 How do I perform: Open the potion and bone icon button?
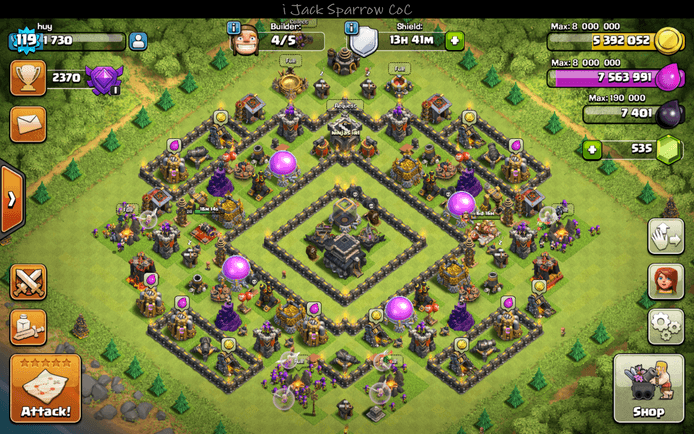click(28, 326)
